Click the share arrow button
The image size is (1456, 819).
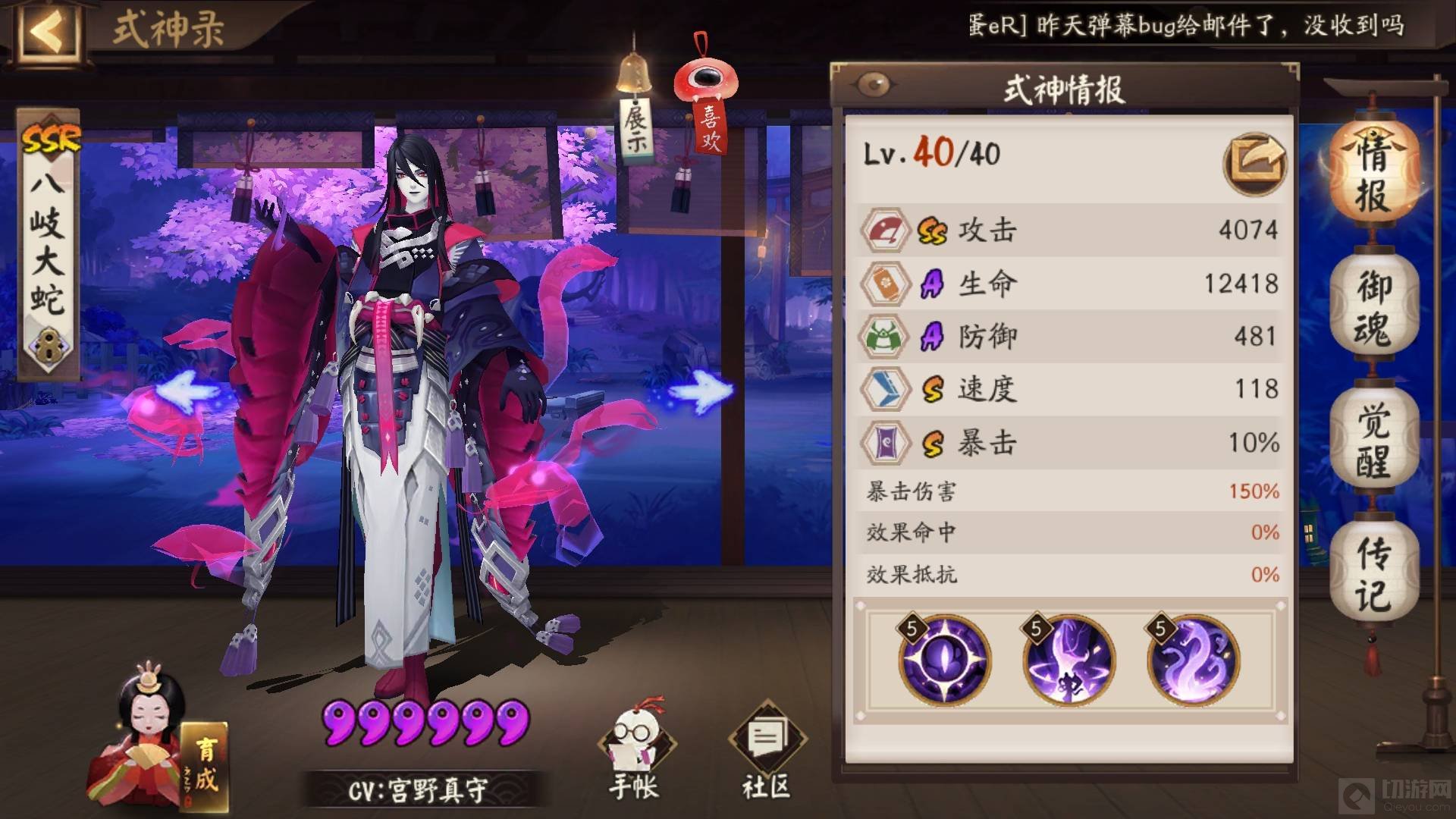coord(1254,162)
